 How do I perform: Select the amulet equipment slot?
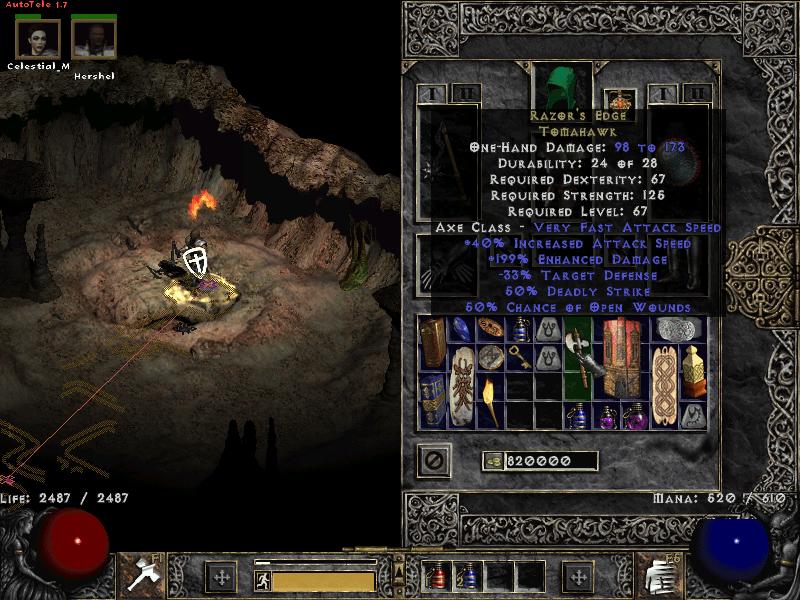[623, 100]
